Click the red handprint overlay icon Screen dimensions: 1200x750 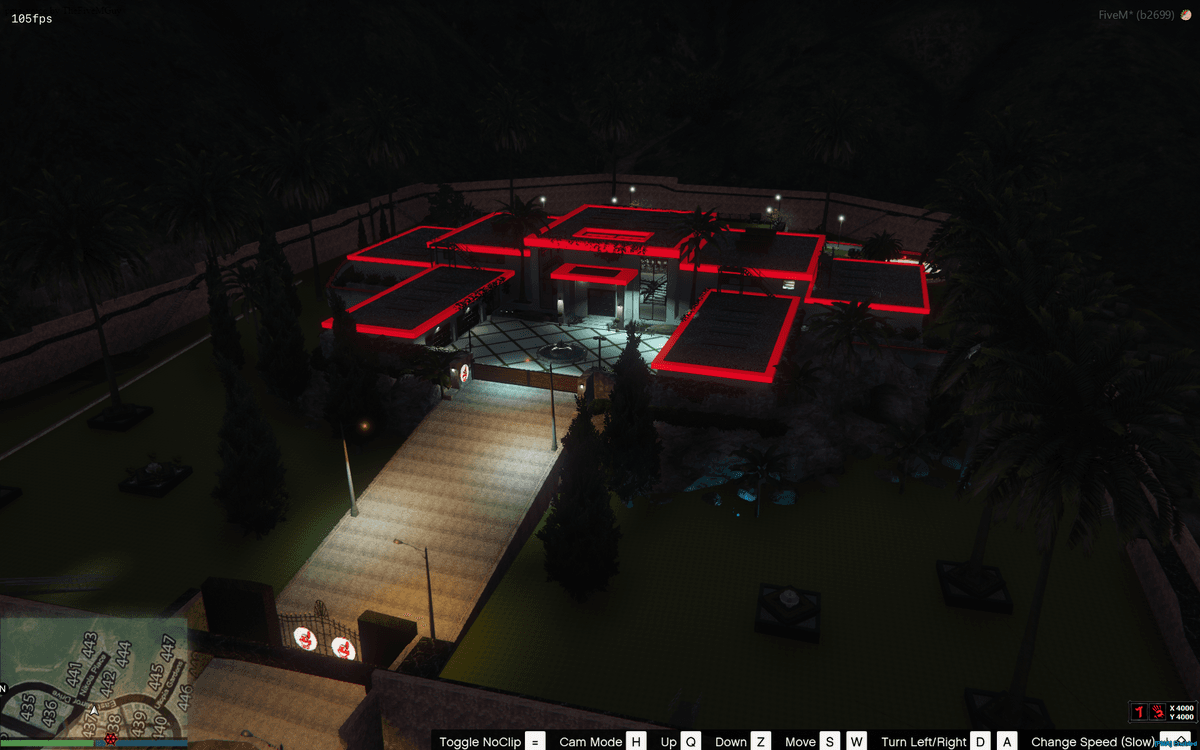[1157, 712]
